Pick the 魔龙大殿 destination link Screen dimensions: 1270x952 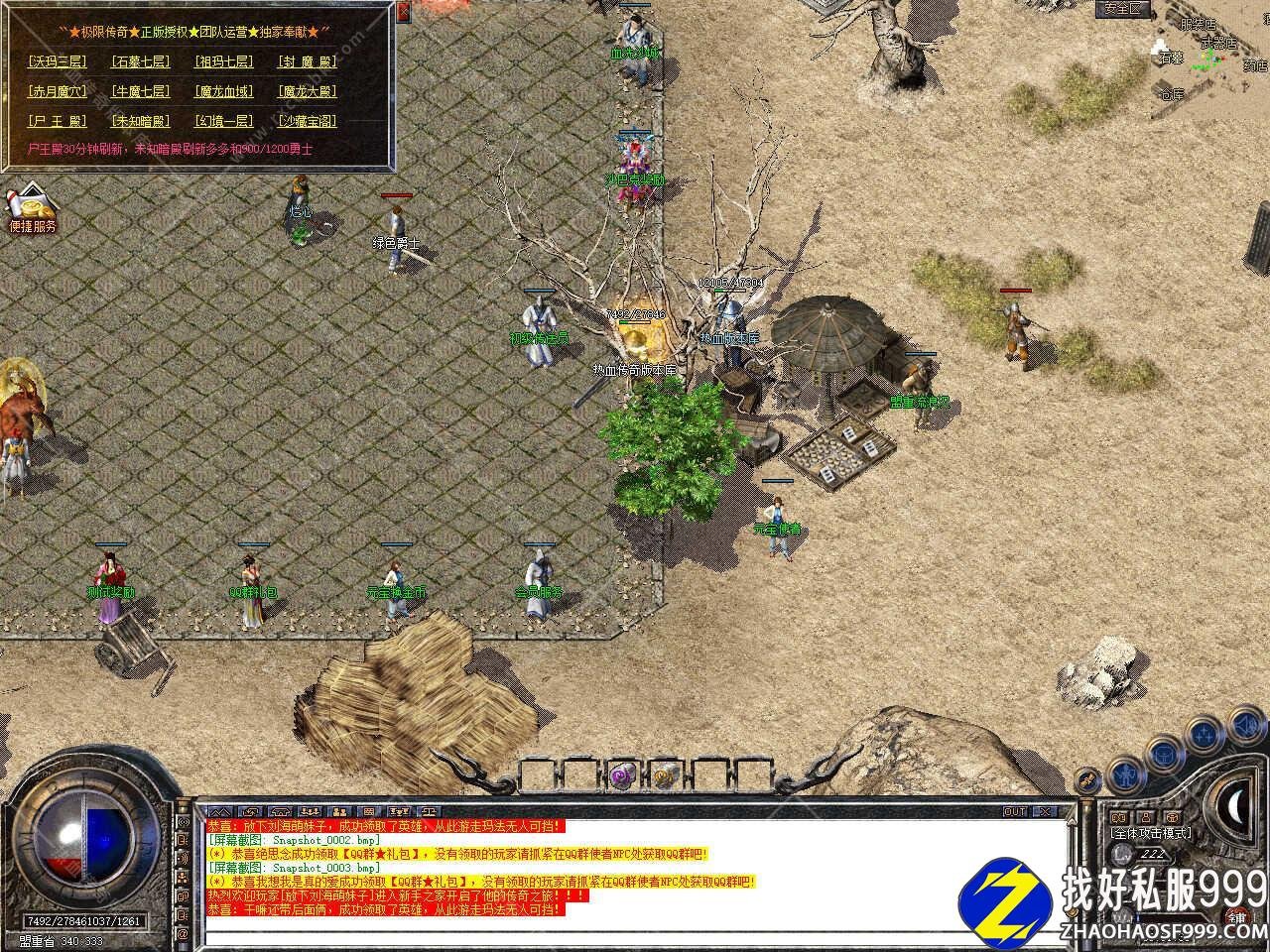pos(308,91)
